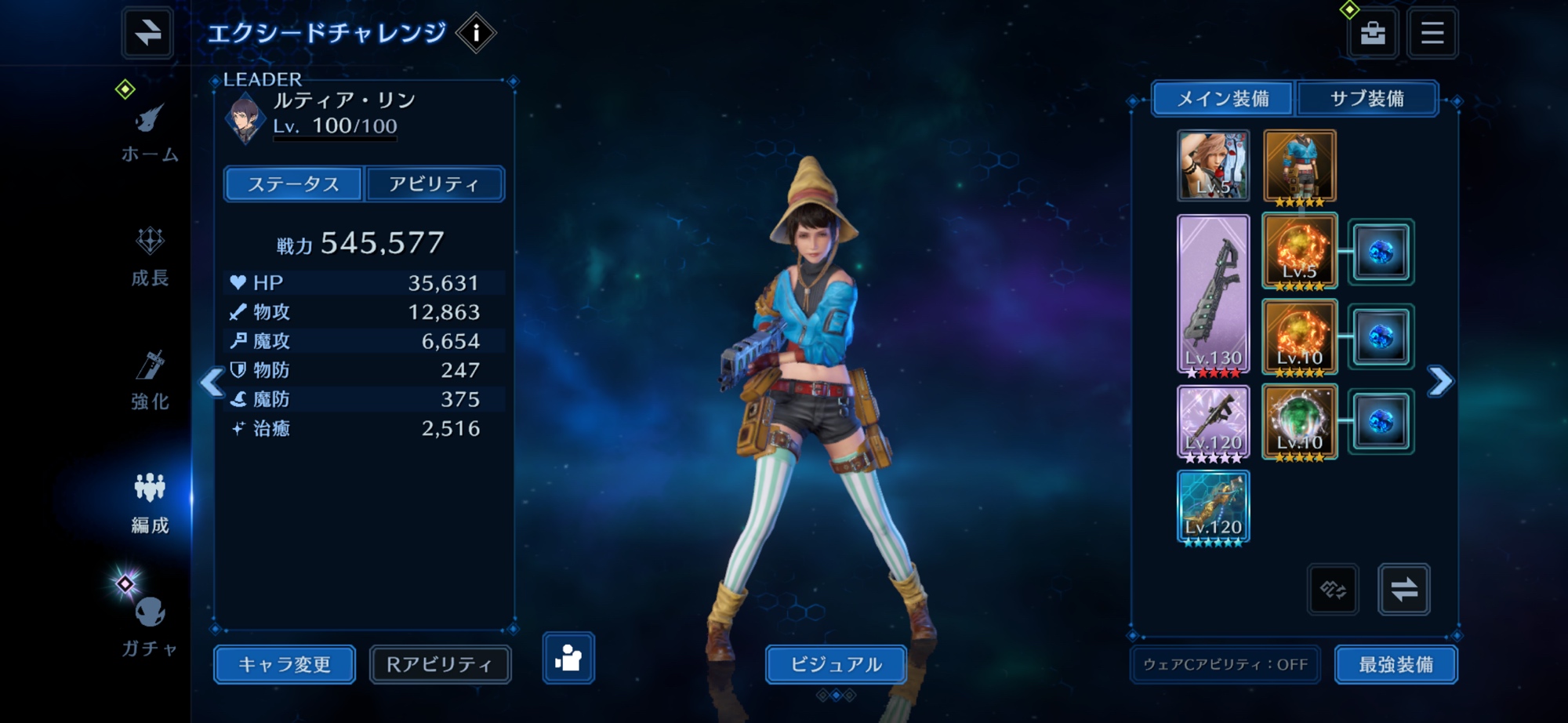Open the Exceed Challenge info icon
Image resolution: width=1568 pixels, height=723 pixels.
pos(475,34)
